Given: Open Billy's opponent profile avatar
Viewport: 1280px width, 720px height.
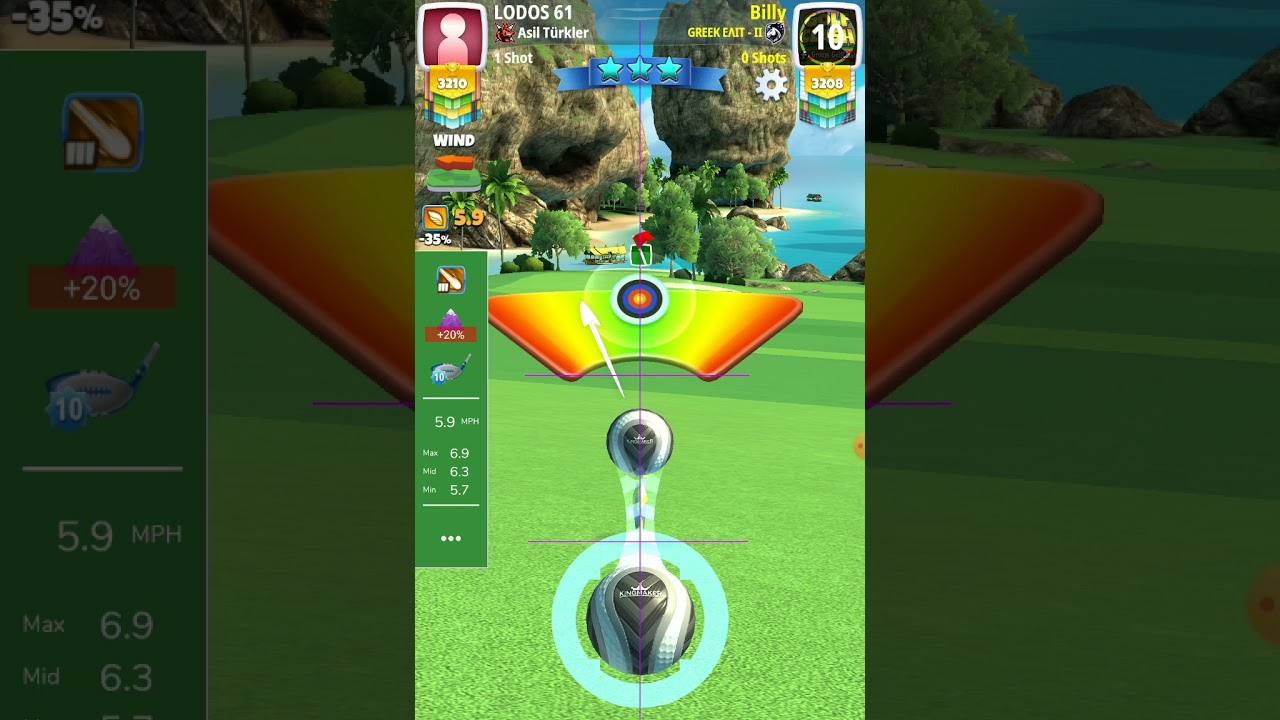Looking at the screenshot, I should [x=827, y=37].
